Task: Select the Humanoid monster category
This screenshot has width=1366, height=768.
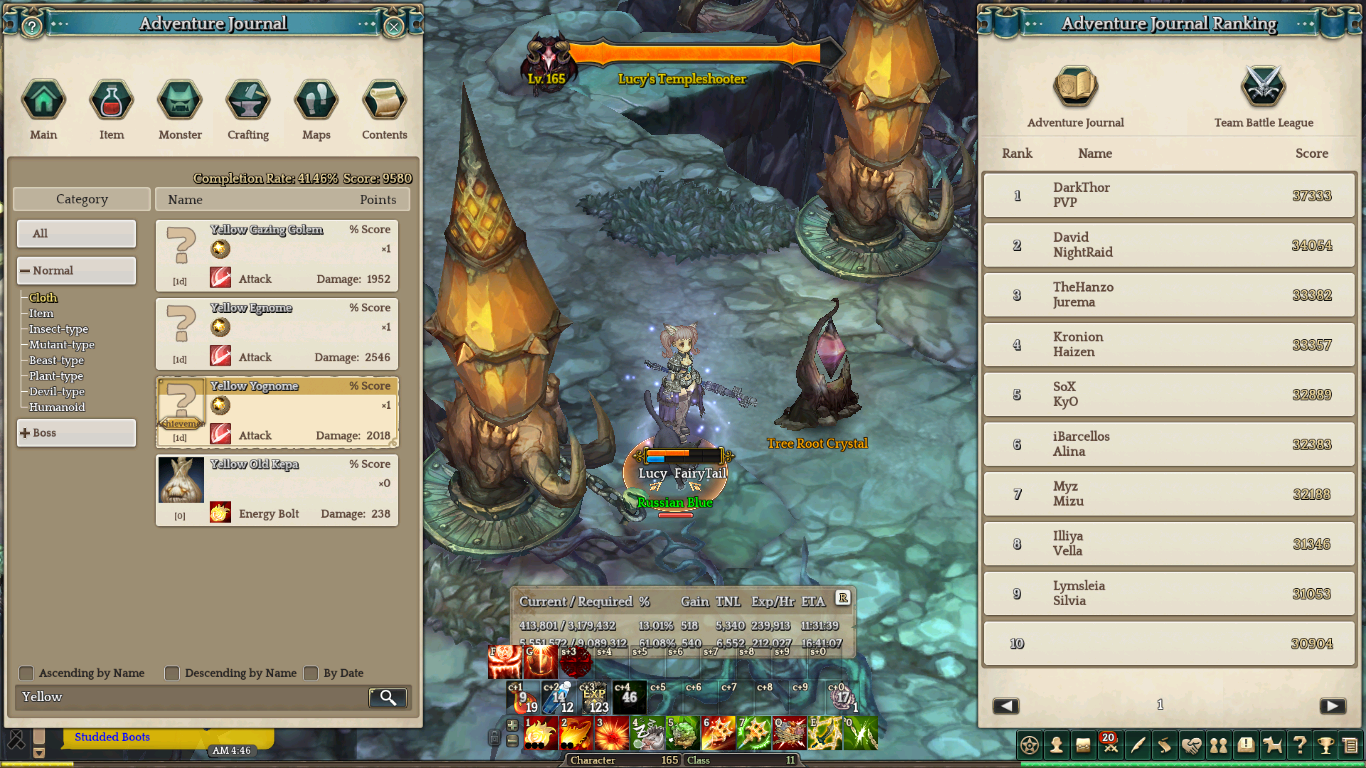Action: (57, 407)
